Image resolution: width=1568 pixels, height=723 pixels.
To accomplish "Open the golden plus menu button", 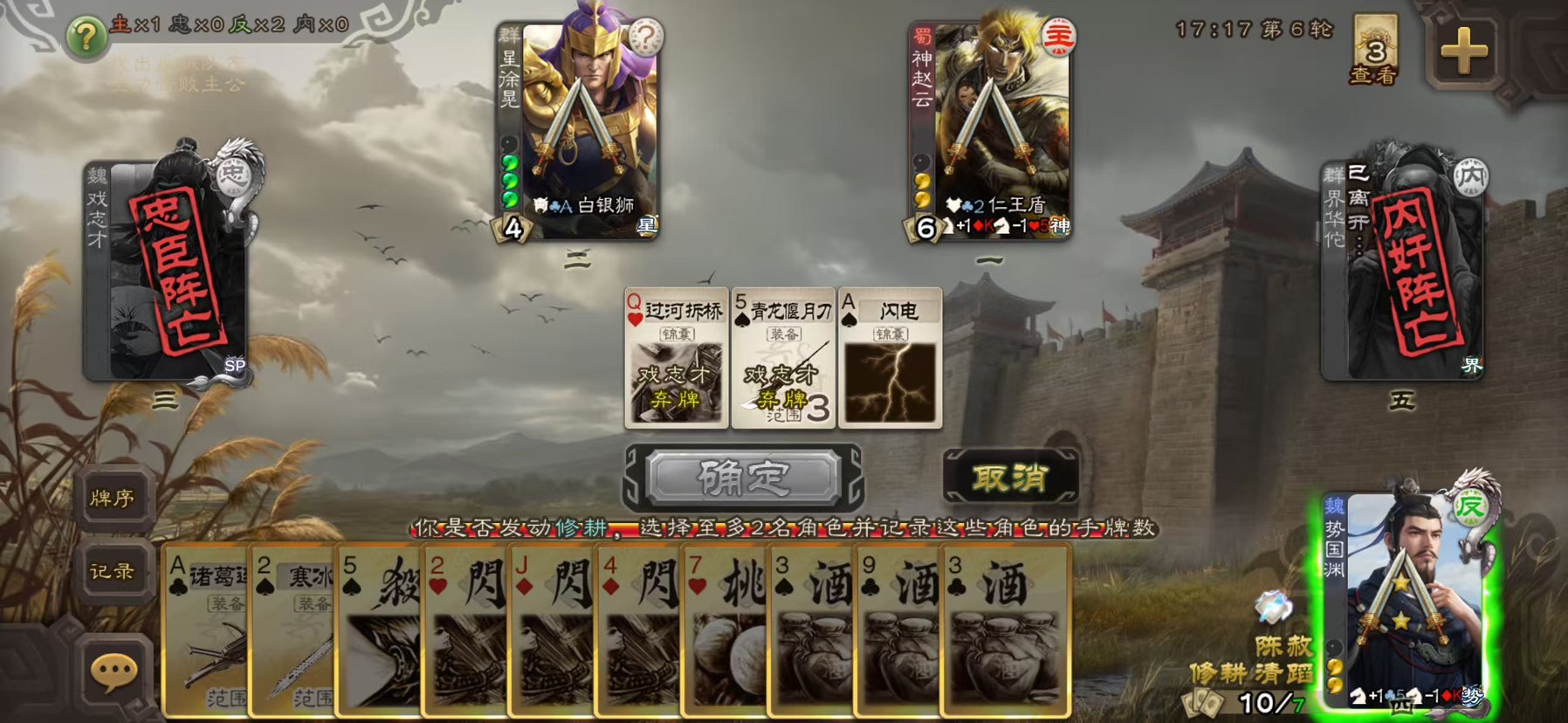I will pyautogui.click(x=1463, y=51).
